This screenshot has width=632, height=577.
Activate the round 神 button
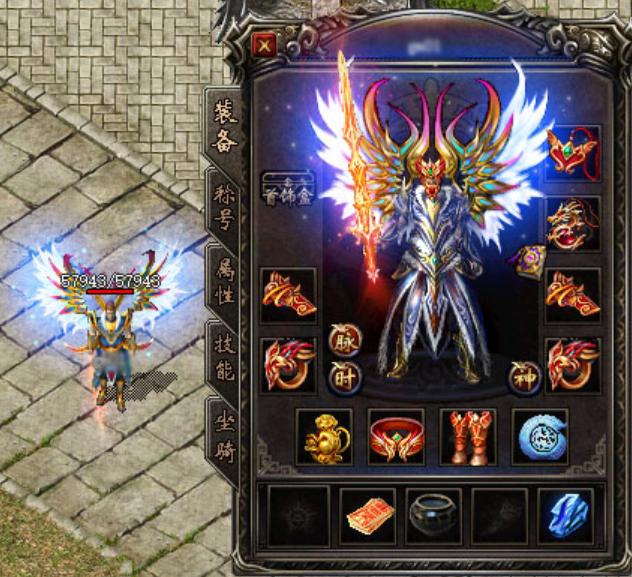point(523,377)
